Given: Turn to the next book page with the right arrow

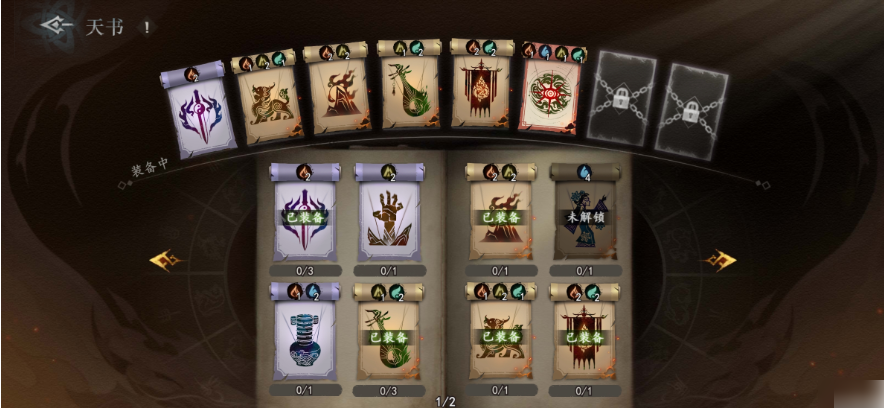Looking at the screenshot, I should (720, 261).
